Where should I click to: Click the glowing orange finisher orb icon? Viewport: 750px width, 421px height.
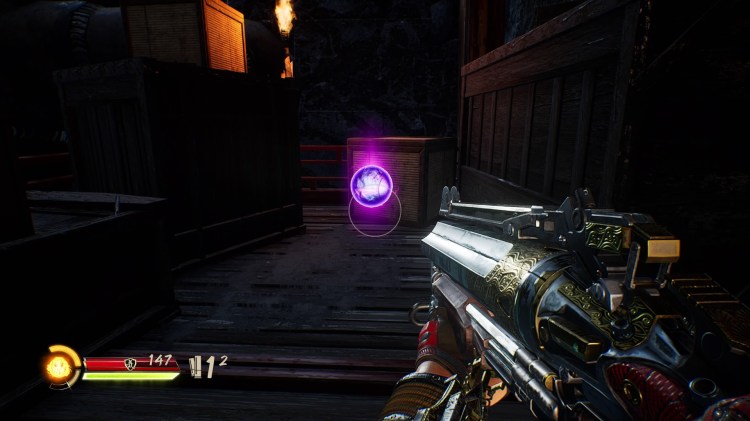(60, 367)
